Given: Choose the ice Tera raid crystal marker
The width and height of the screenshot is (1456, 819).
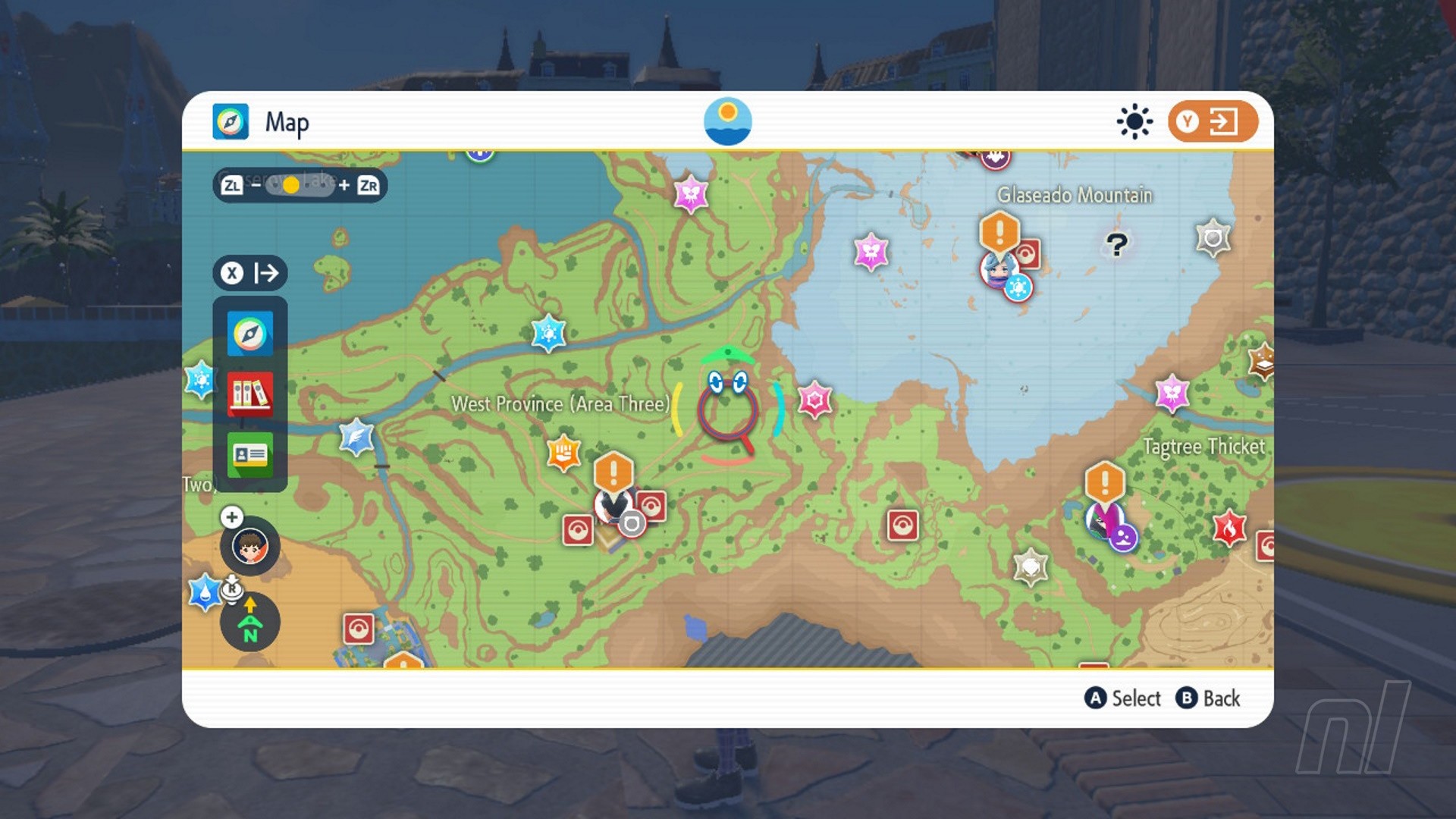Looking at the screenshot, I should pyautogui.click(x=548, y=333).
